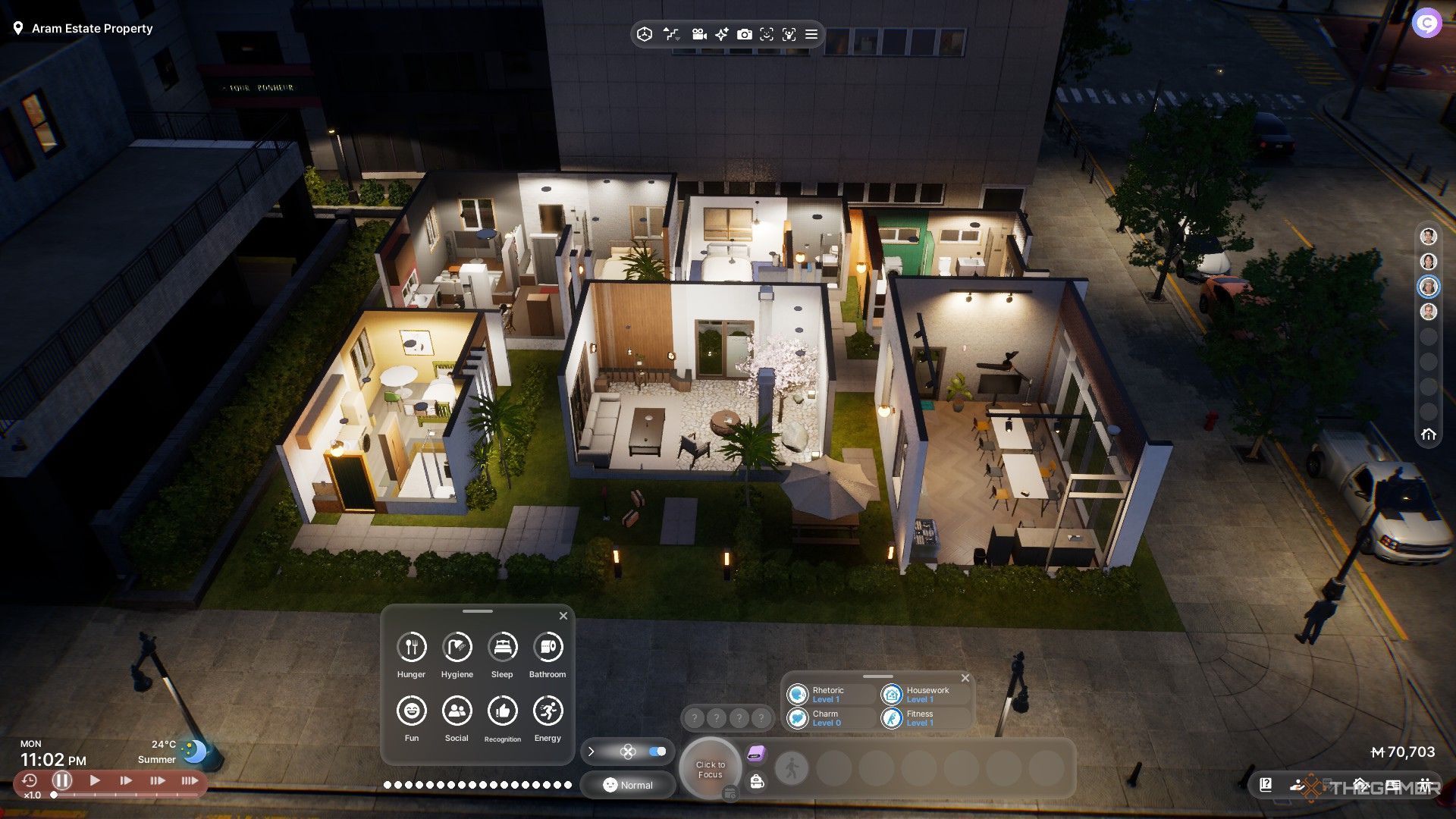Viewport: 1456px width, 819px height.
Task: Toggle the free will switch
Action: click(657, 752)
